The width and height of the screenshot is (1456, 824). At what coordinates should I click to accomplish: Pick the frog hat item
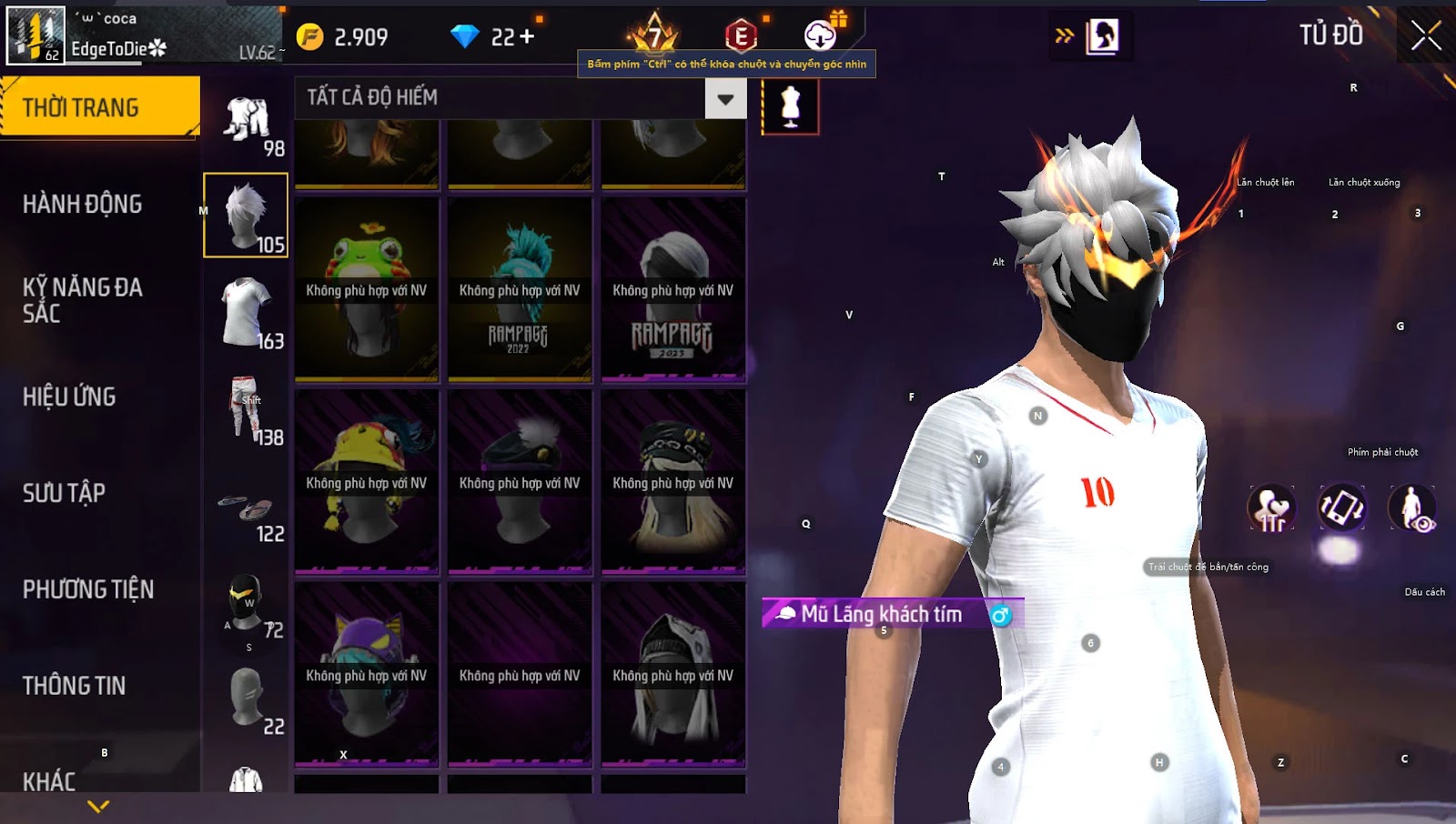(367, 289)
